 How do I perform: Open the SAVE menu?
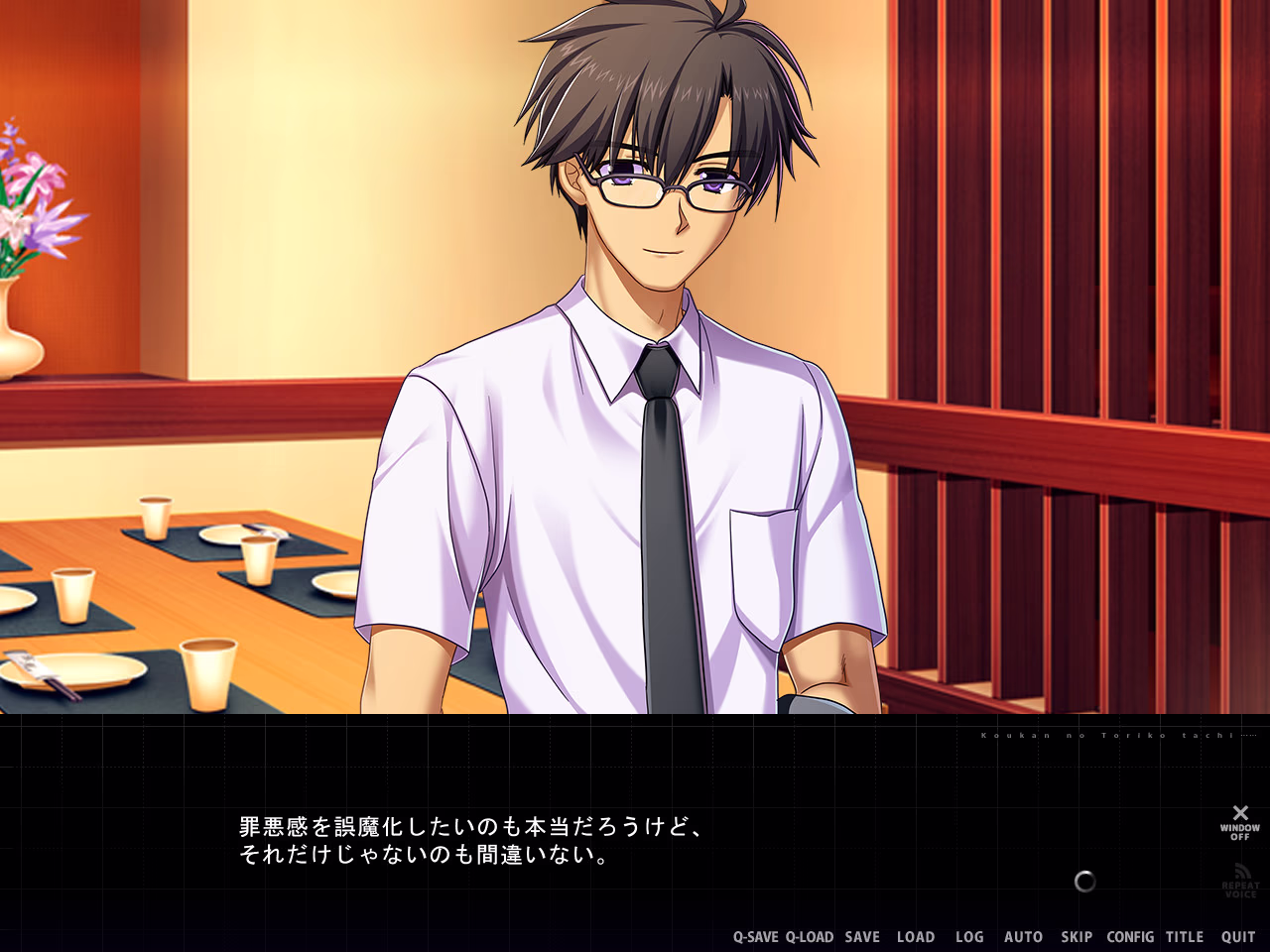(862, 937)
